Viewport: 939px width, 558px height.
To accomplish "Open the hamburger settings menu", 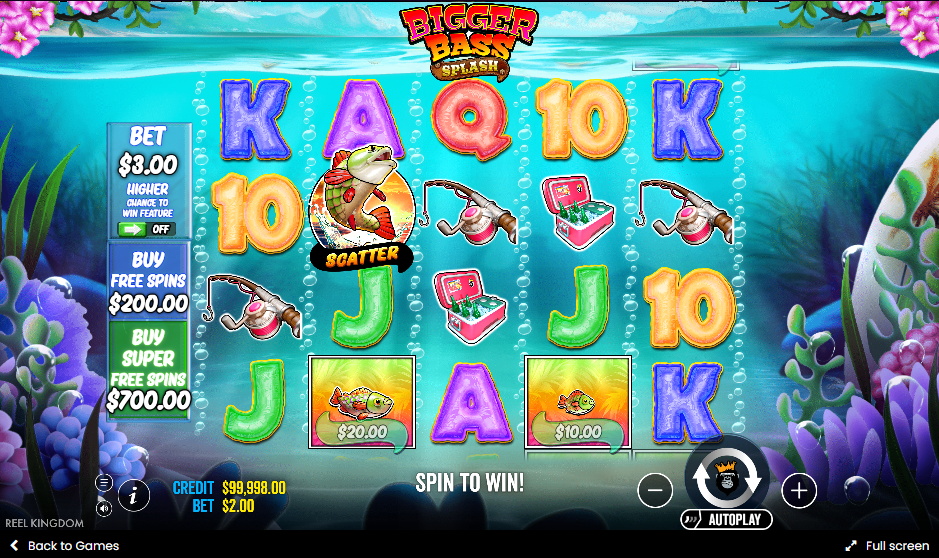I will coord(104,482).
